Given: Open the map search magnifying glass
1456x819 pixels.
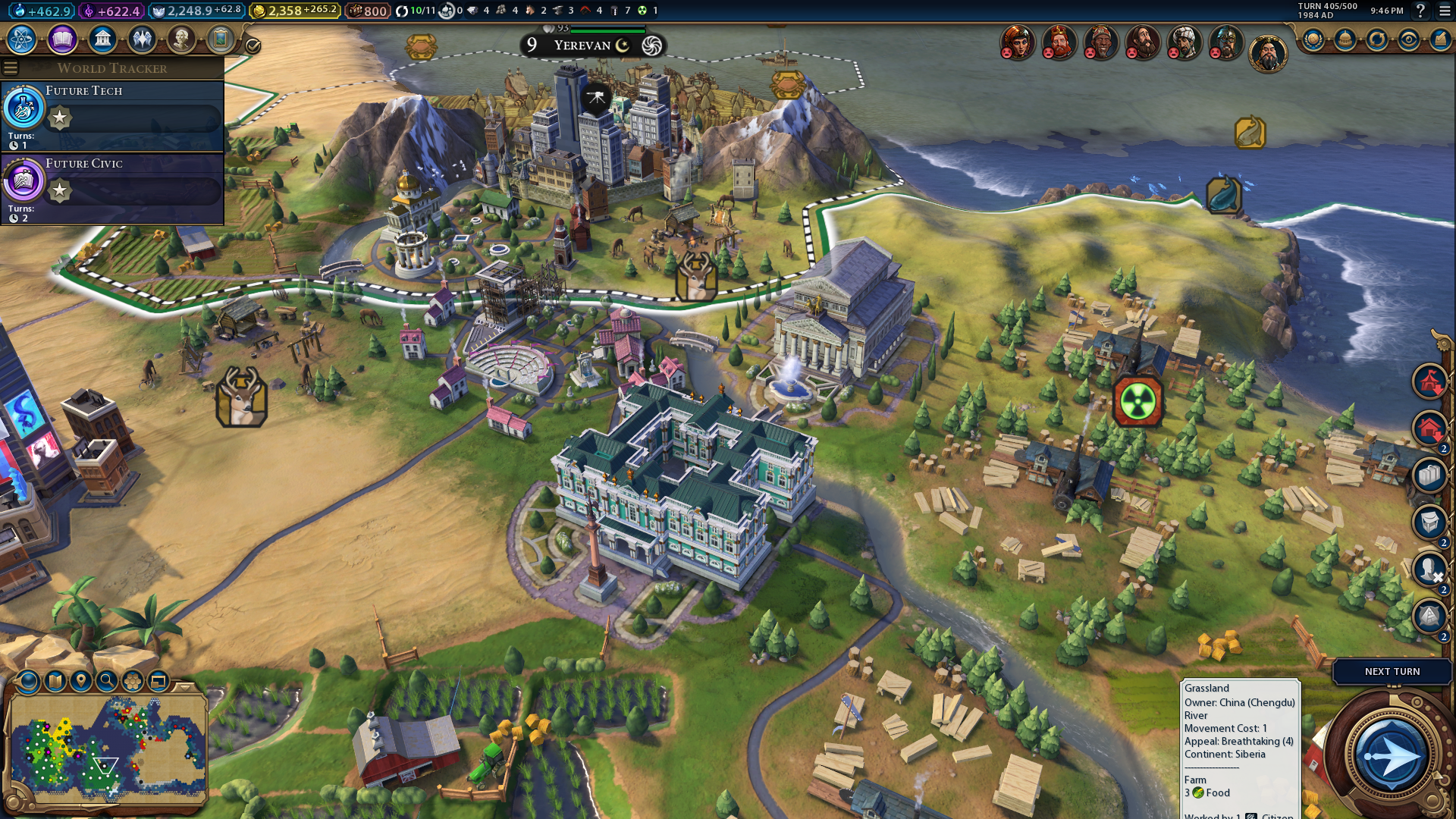Looking at the screenshot, I should pyautogui.click(x=107, y=681).
